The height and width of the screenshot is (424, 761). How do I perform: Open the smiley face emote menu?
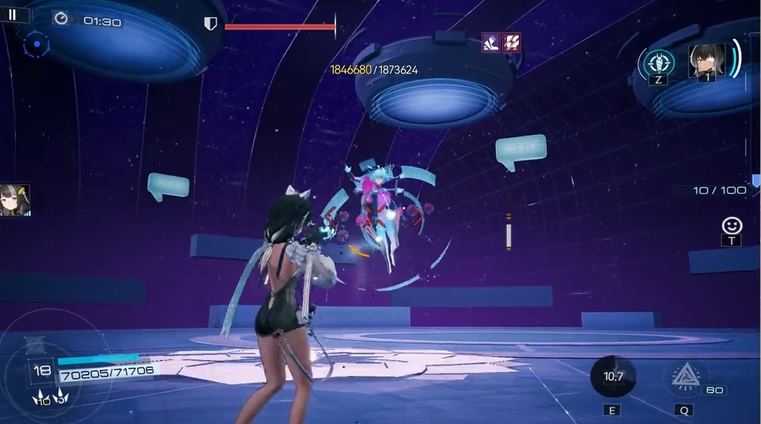pyautogui.click(x=731, y=225)
